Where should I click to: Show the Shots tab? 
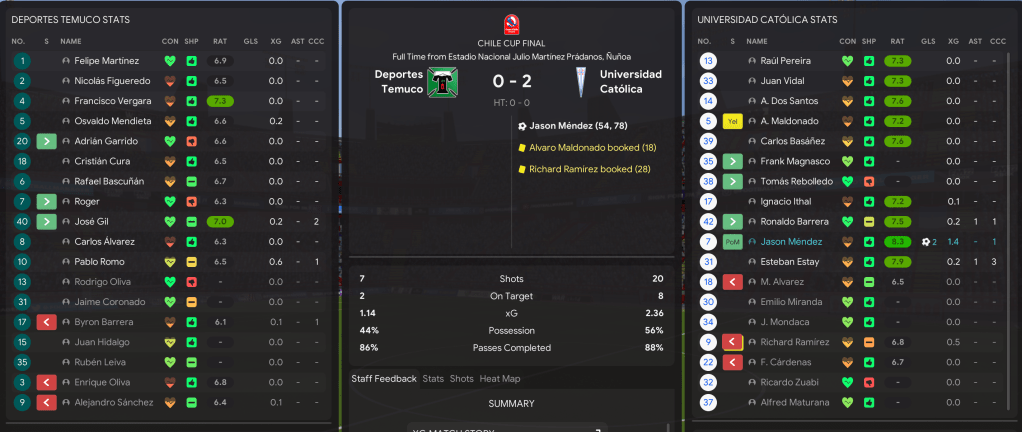click(x=461, y=379)
